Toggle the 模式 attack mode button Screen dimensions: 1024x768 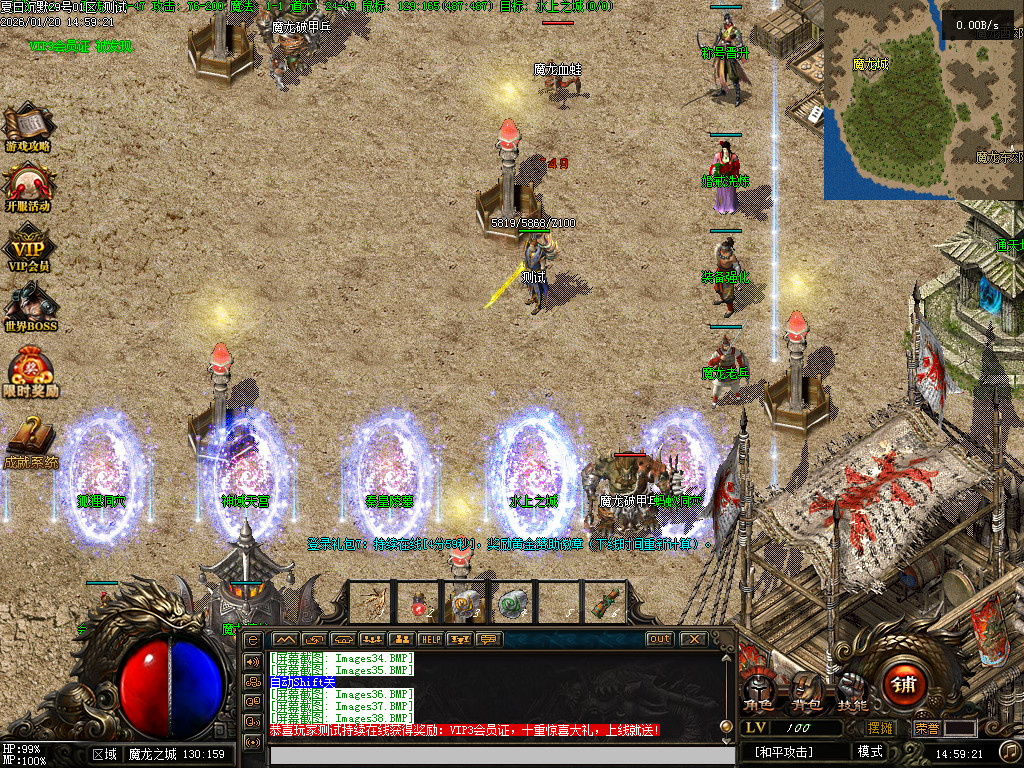point(870,751)
